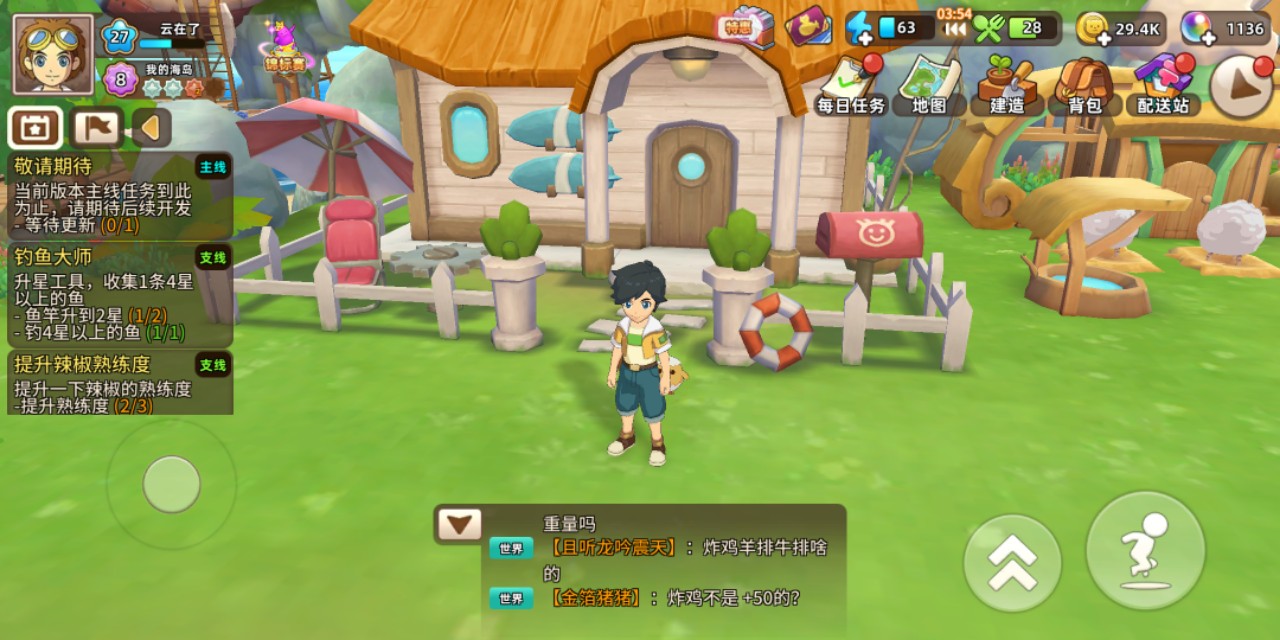Switch to the flag tab

(97, 128)
